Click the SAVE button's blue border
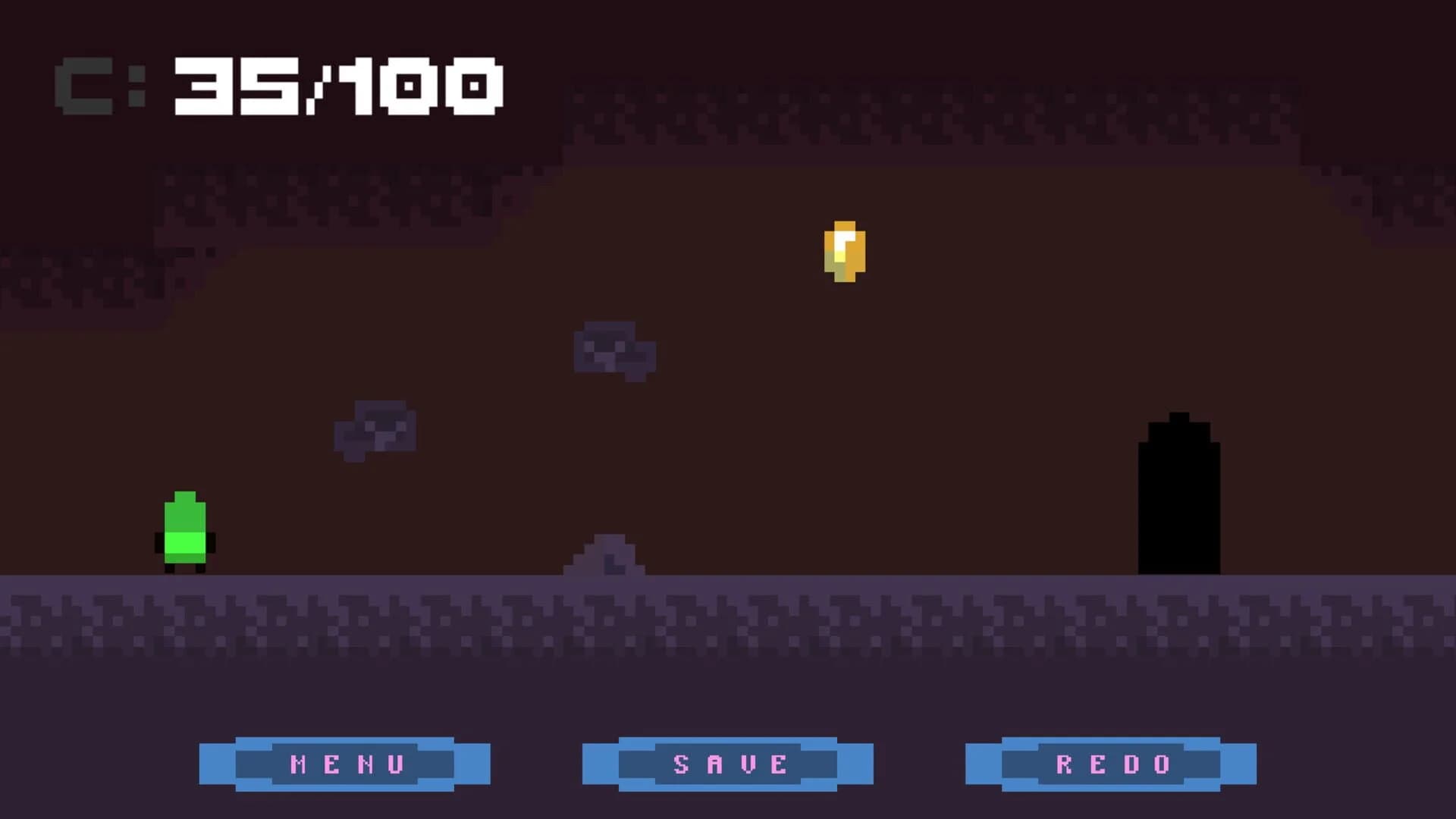 coord(599,762)
